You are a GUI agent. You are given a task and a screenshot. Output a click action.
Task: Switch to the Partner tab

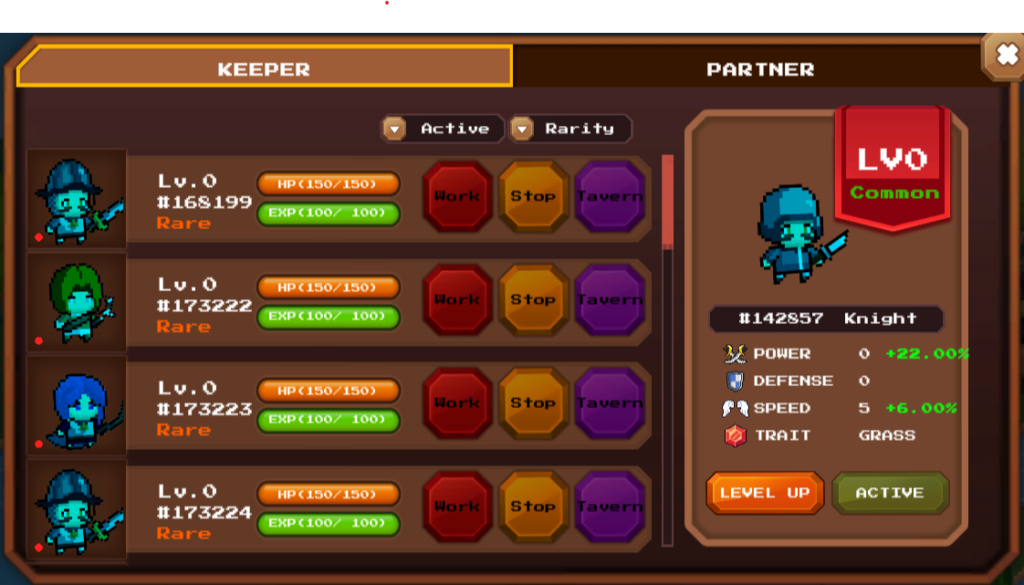[x=760, y=69]
